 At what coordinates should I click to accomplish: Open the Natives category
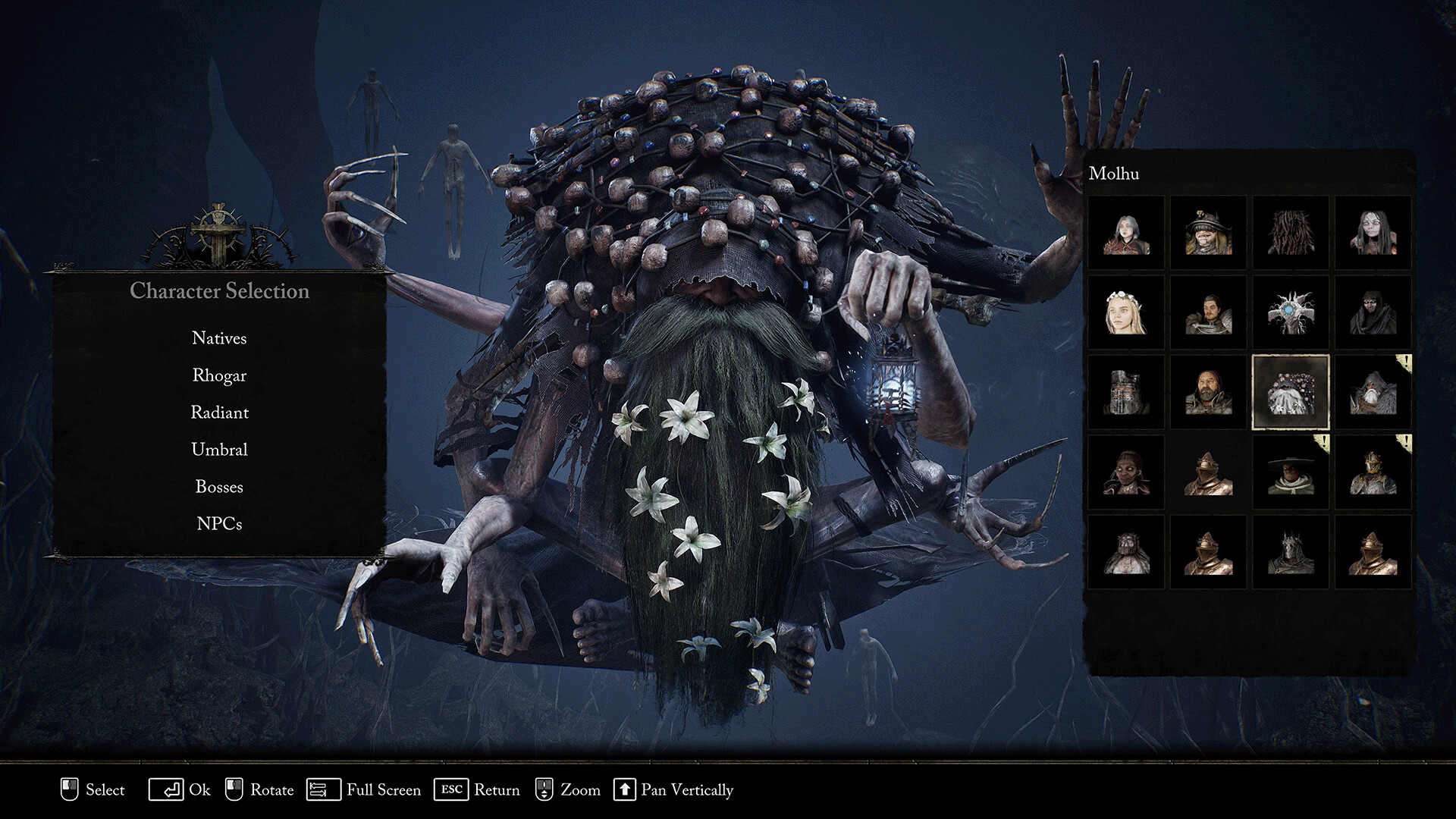pos(219,338)
